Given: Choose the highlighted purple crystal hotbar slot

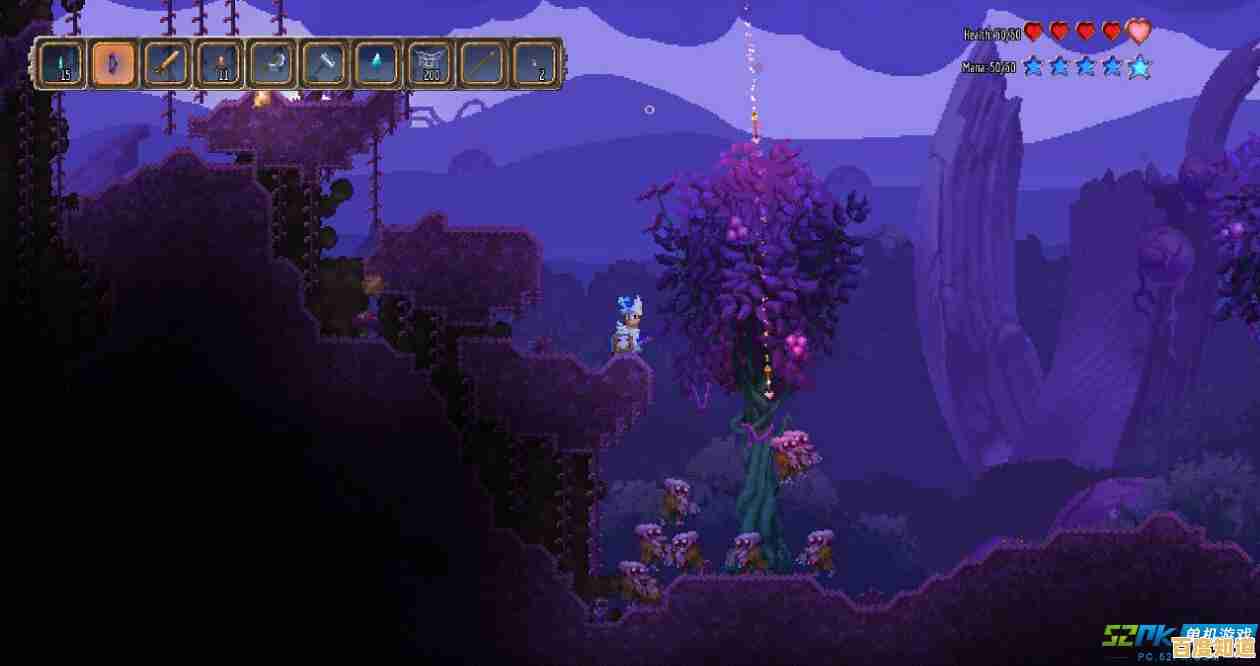Looking at the screenshot, I should tap(114, 65).
